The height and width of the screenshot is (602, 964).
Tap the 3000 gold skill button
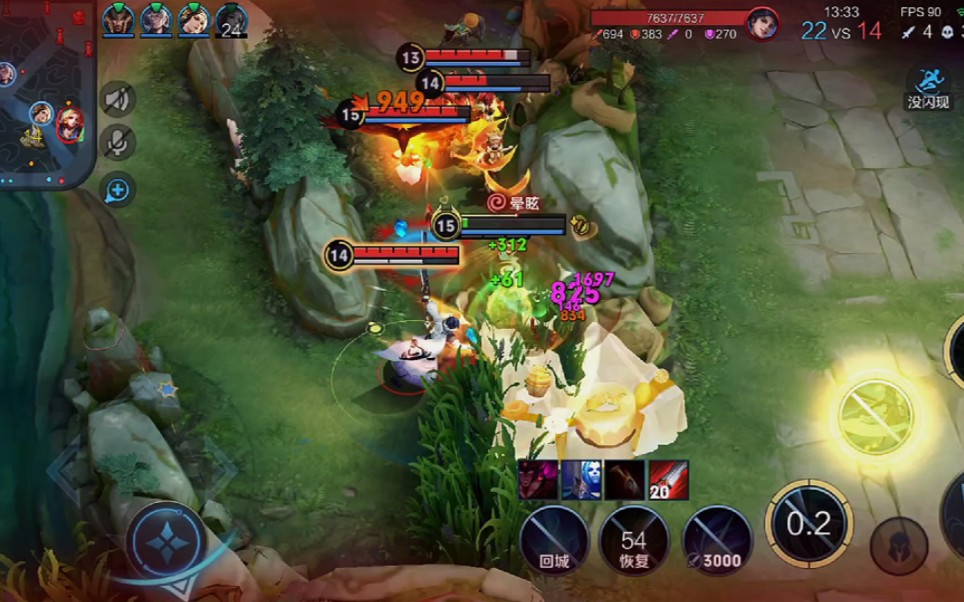[716, 540]
